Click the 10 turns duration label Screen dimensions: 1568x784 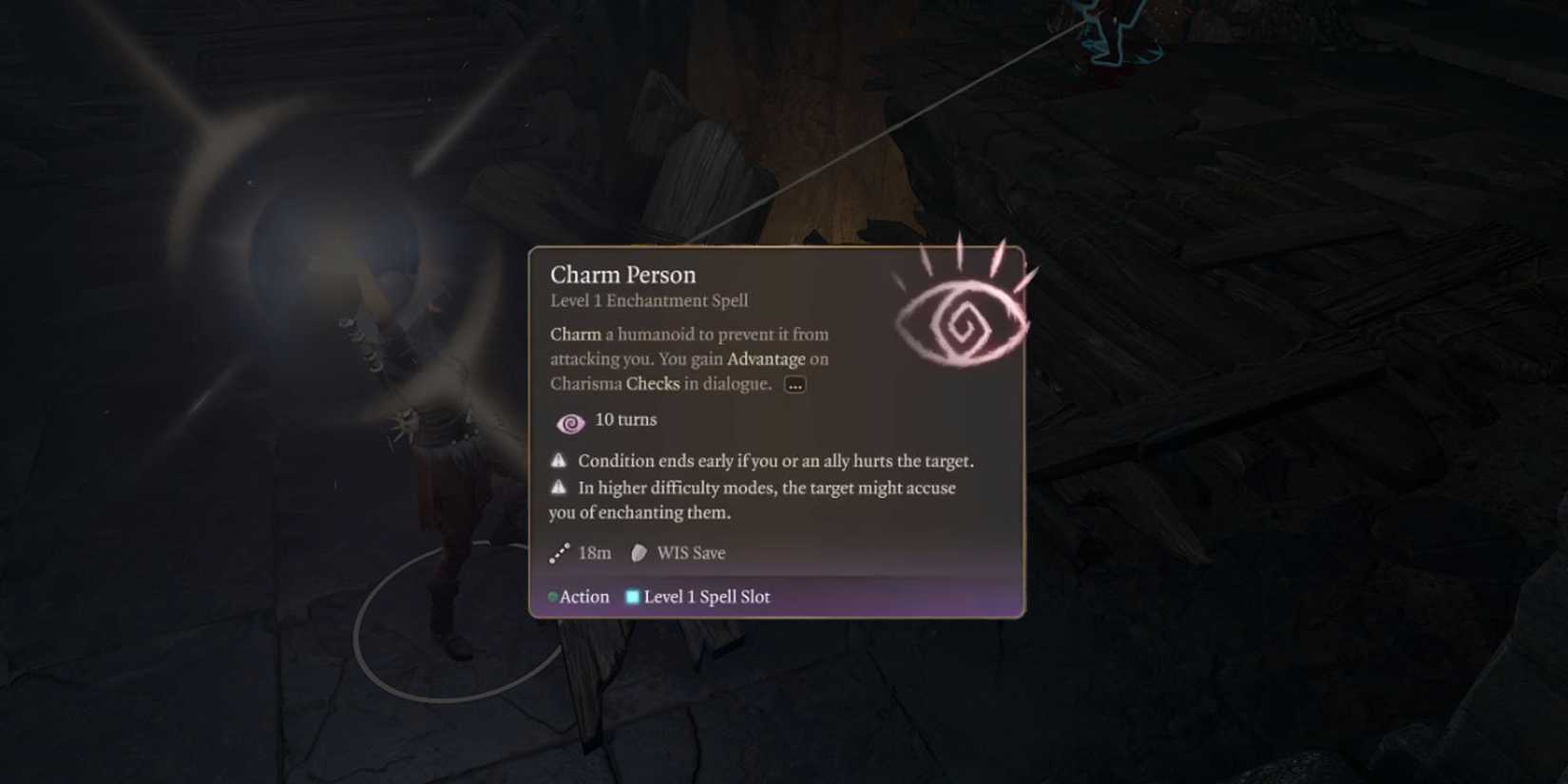click(625, 419)
